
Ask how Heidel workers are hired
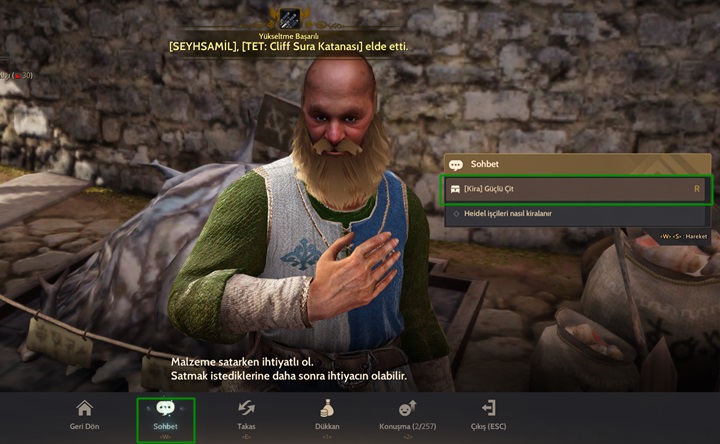tap(577, 213)
